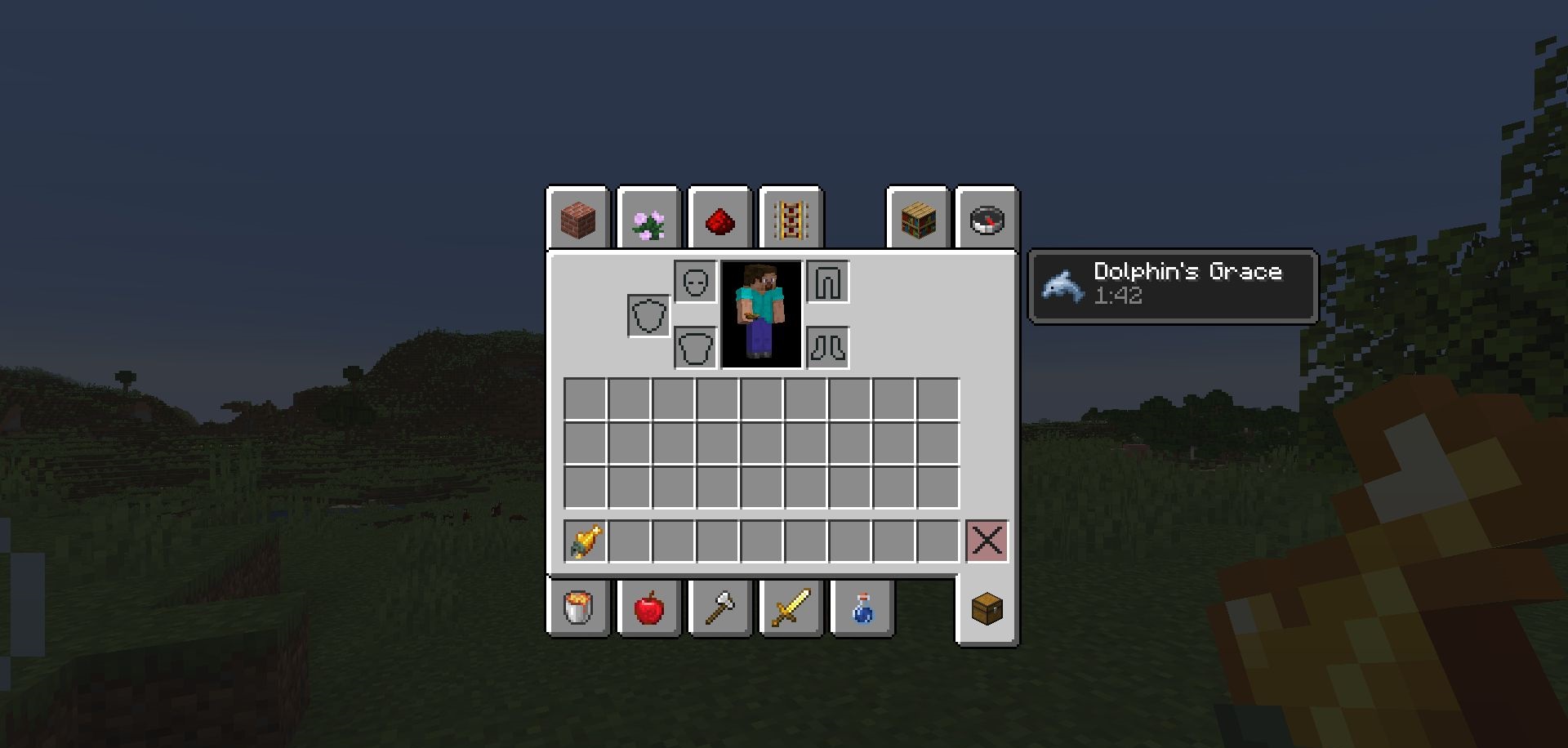Click the Miscellaneous lava bucket icon

577,608
